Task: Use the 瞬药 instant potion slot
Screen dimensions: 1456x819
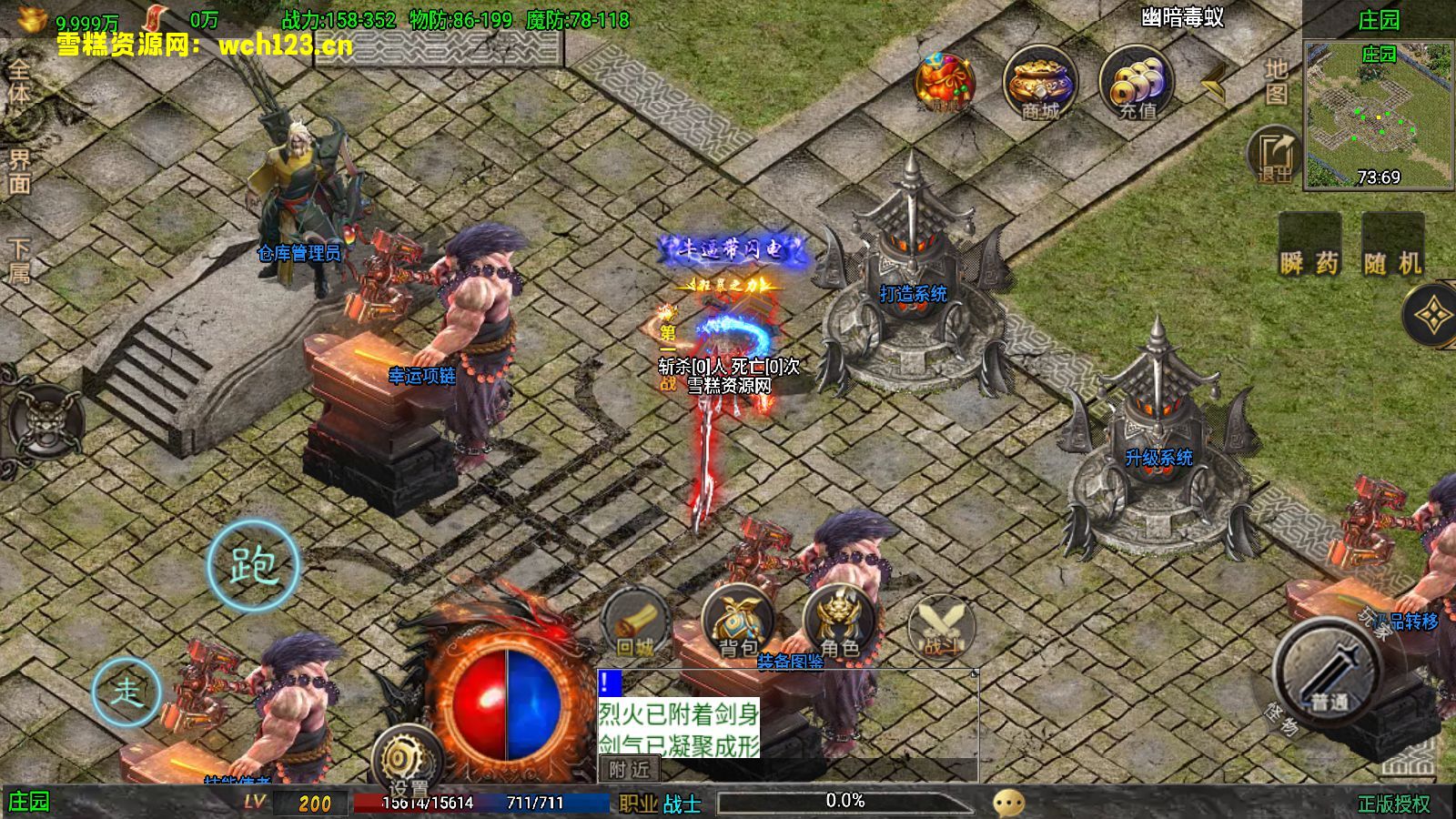Action: (x=1309, y=246)
